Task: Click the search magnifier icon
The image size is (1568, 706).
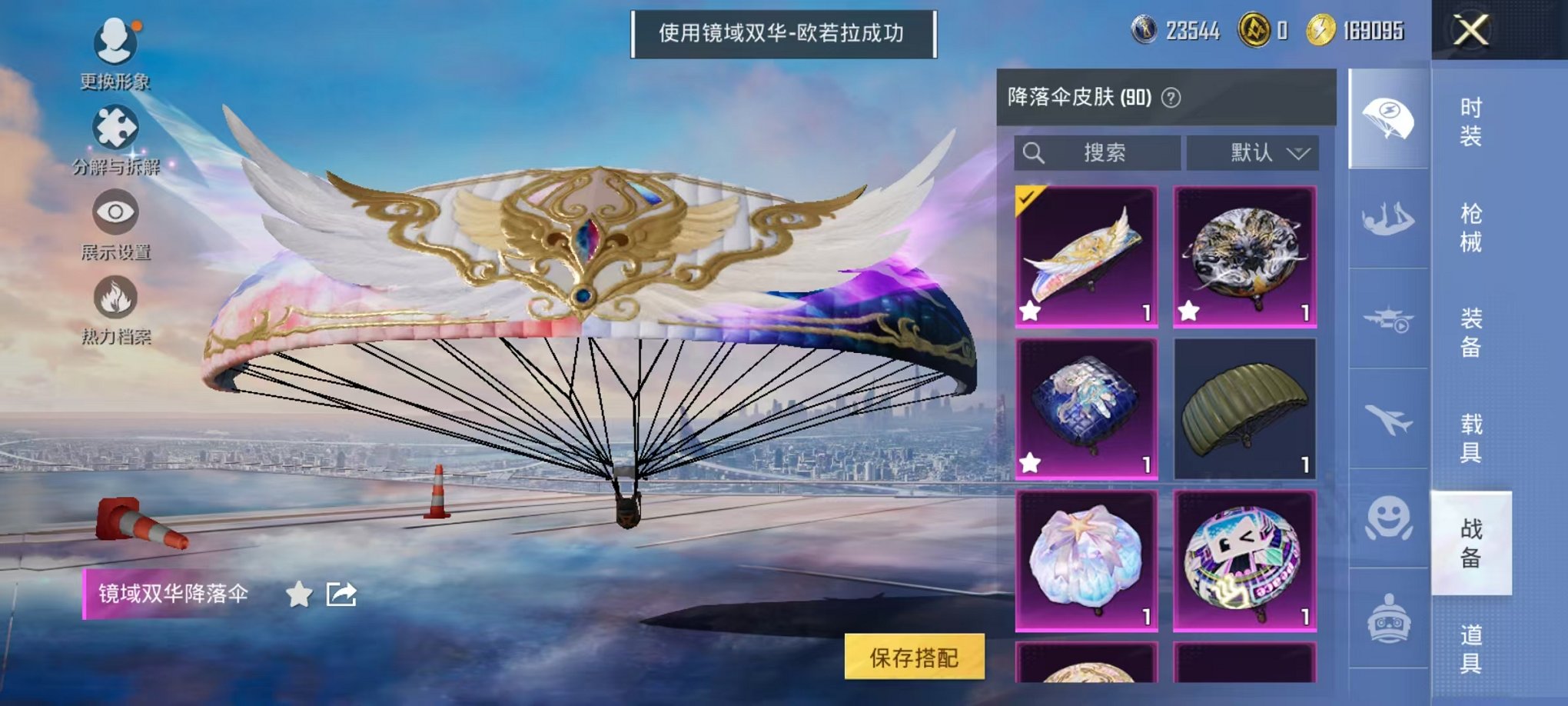Action: coord(1034,152)
